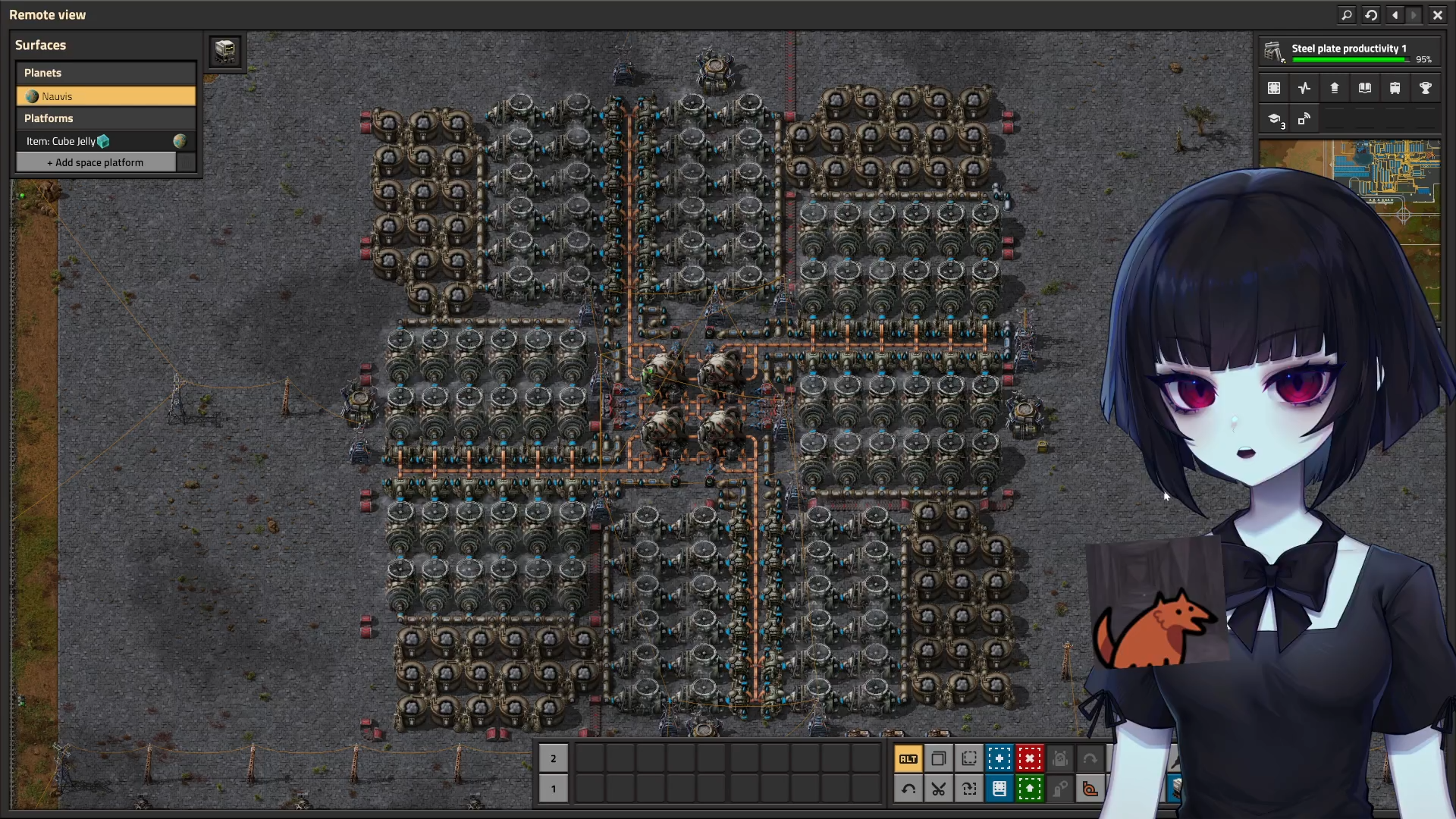Close the Remote view window
Viewport: 1456px width, 819px height.
pos(1437,14)
